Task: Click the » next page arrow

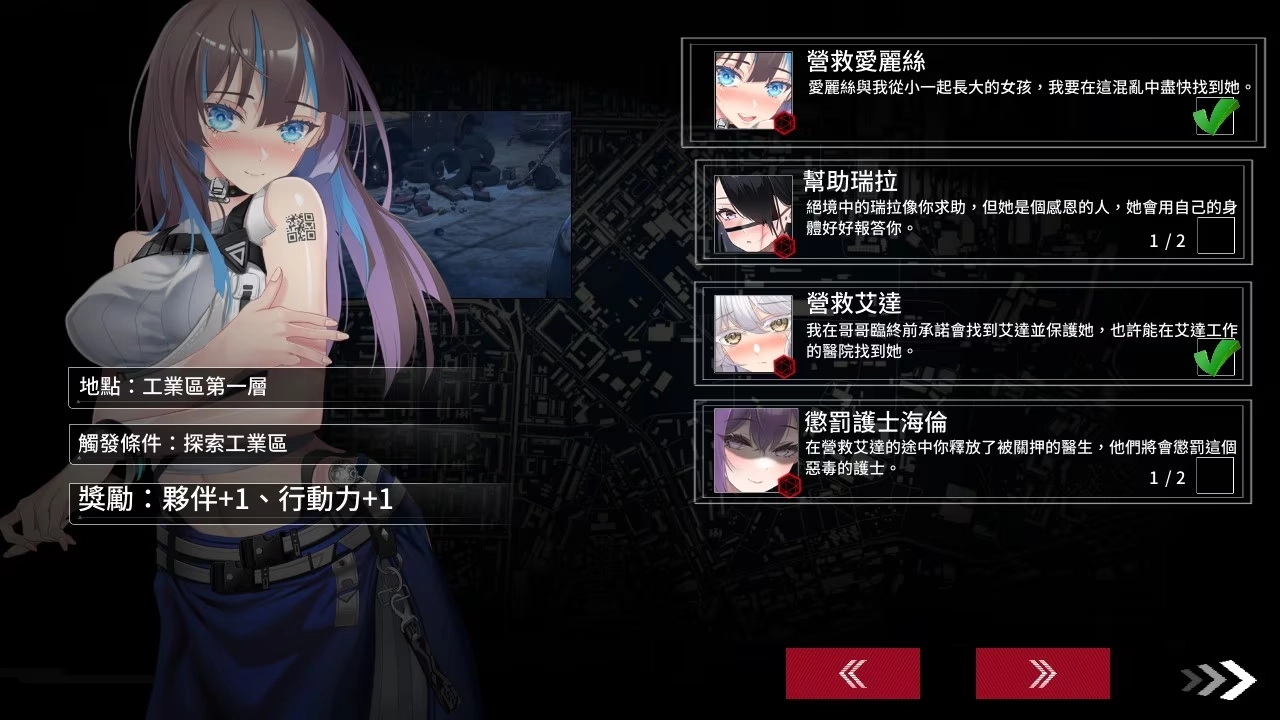Action: (x=1042, y=673)
